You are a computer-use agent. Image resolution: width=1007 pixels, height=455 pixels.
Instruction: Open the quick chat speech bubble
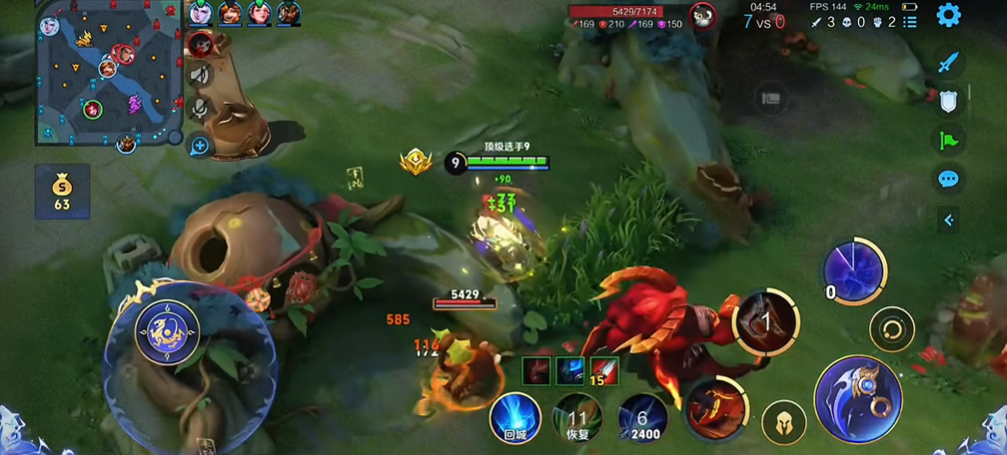pyautogui.click(x=948, y=180)
